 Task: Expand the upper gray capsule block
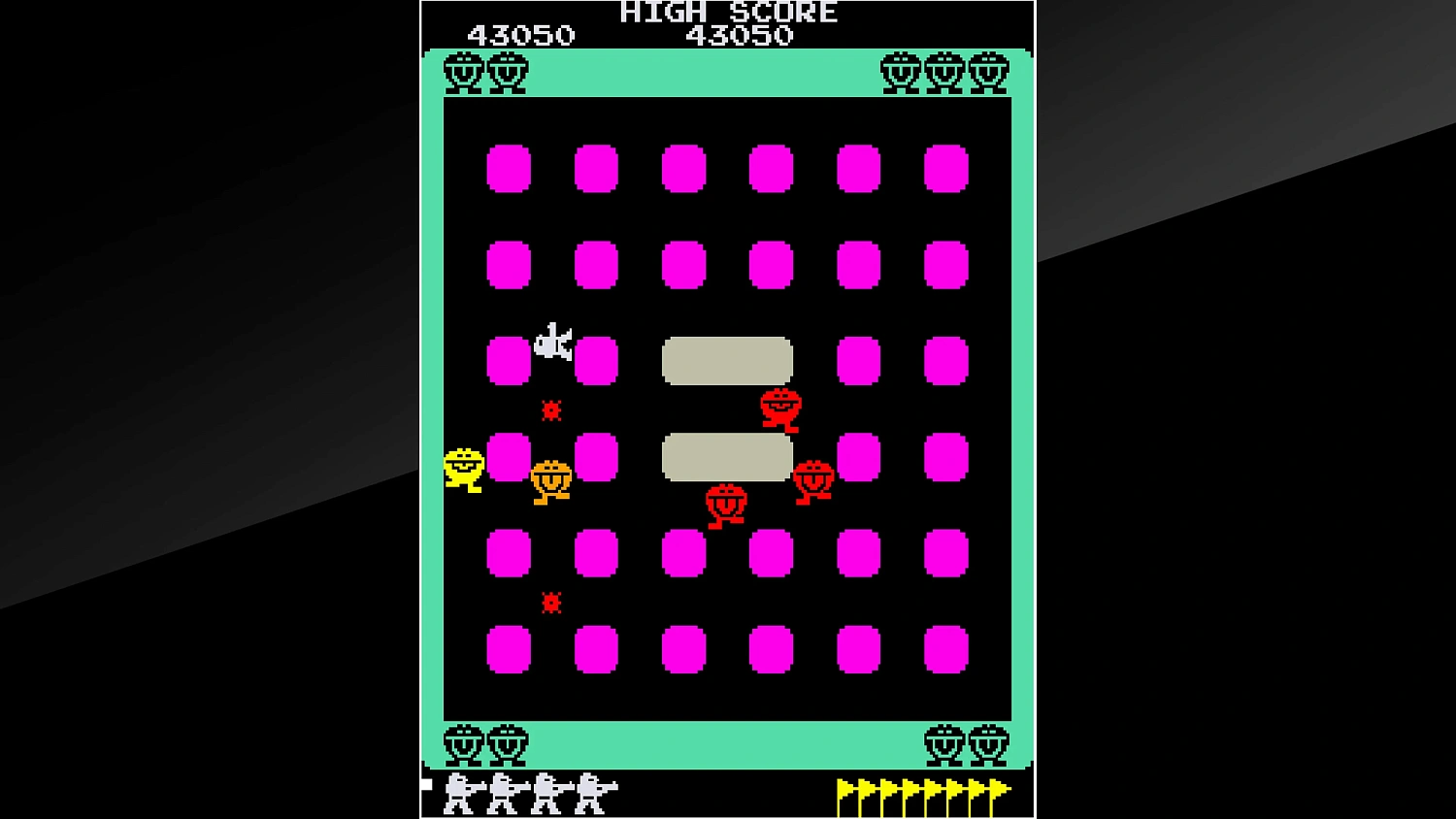pos(728,359)
